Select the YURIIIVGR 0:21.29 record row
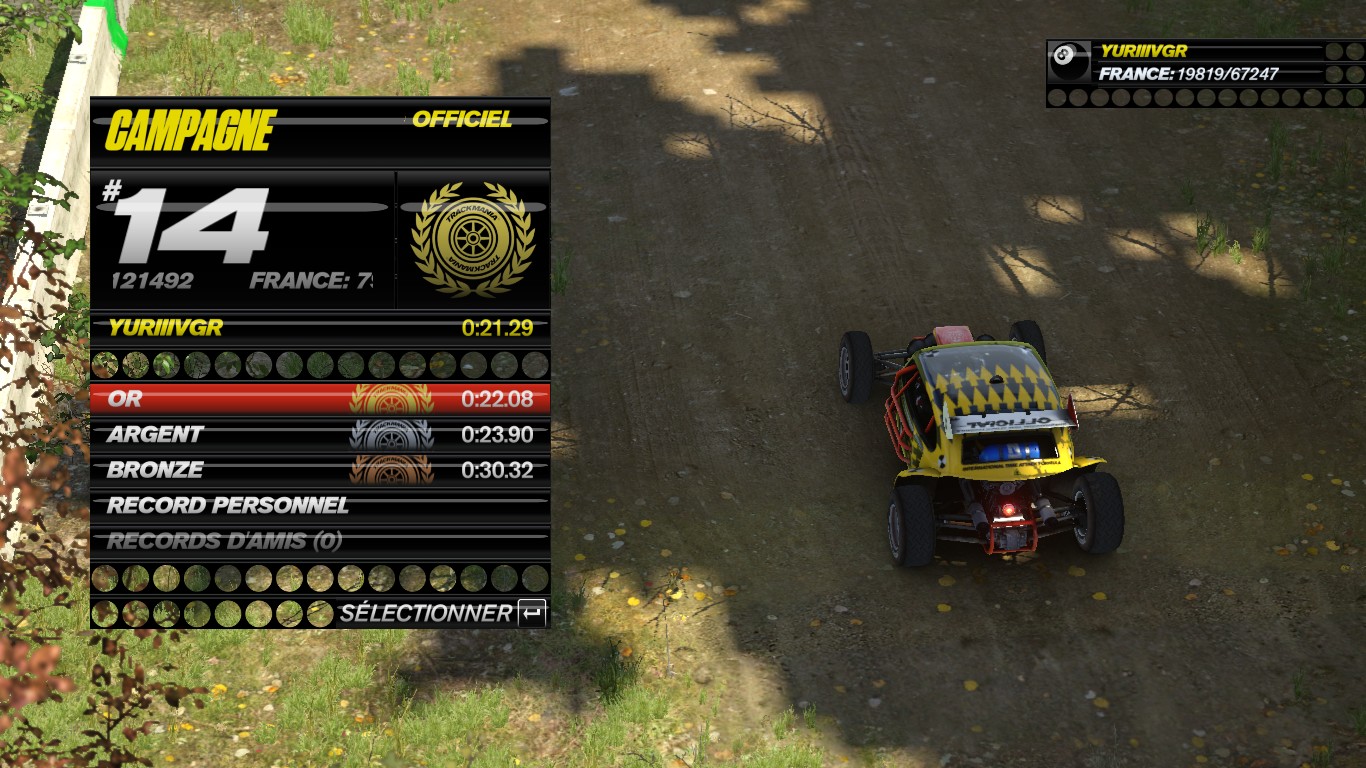This screenshot has width=1366, height=768. [320, 327]
